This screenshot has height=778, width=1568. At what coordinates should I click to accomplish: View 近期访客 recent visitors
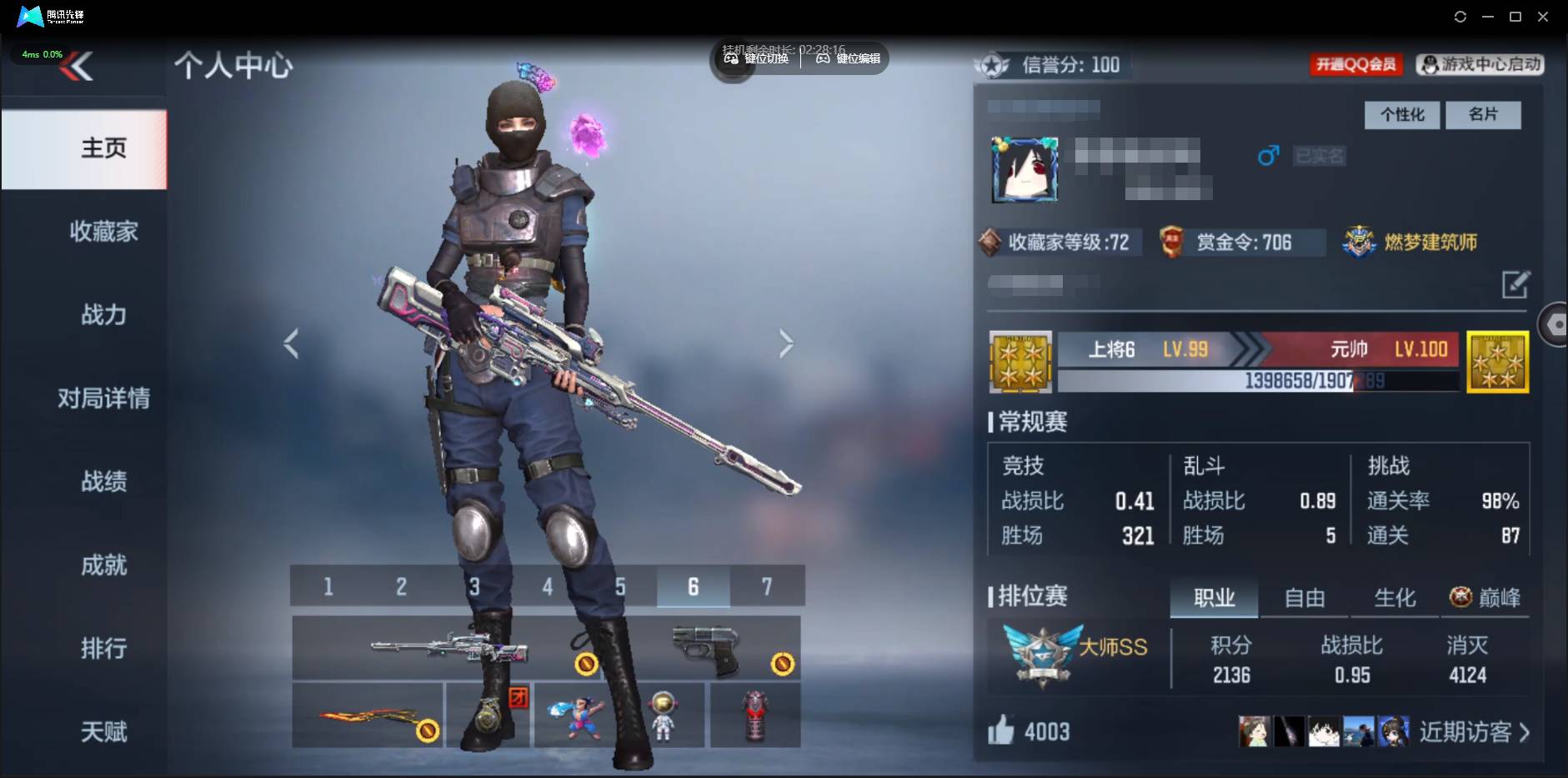point(1474,732)
